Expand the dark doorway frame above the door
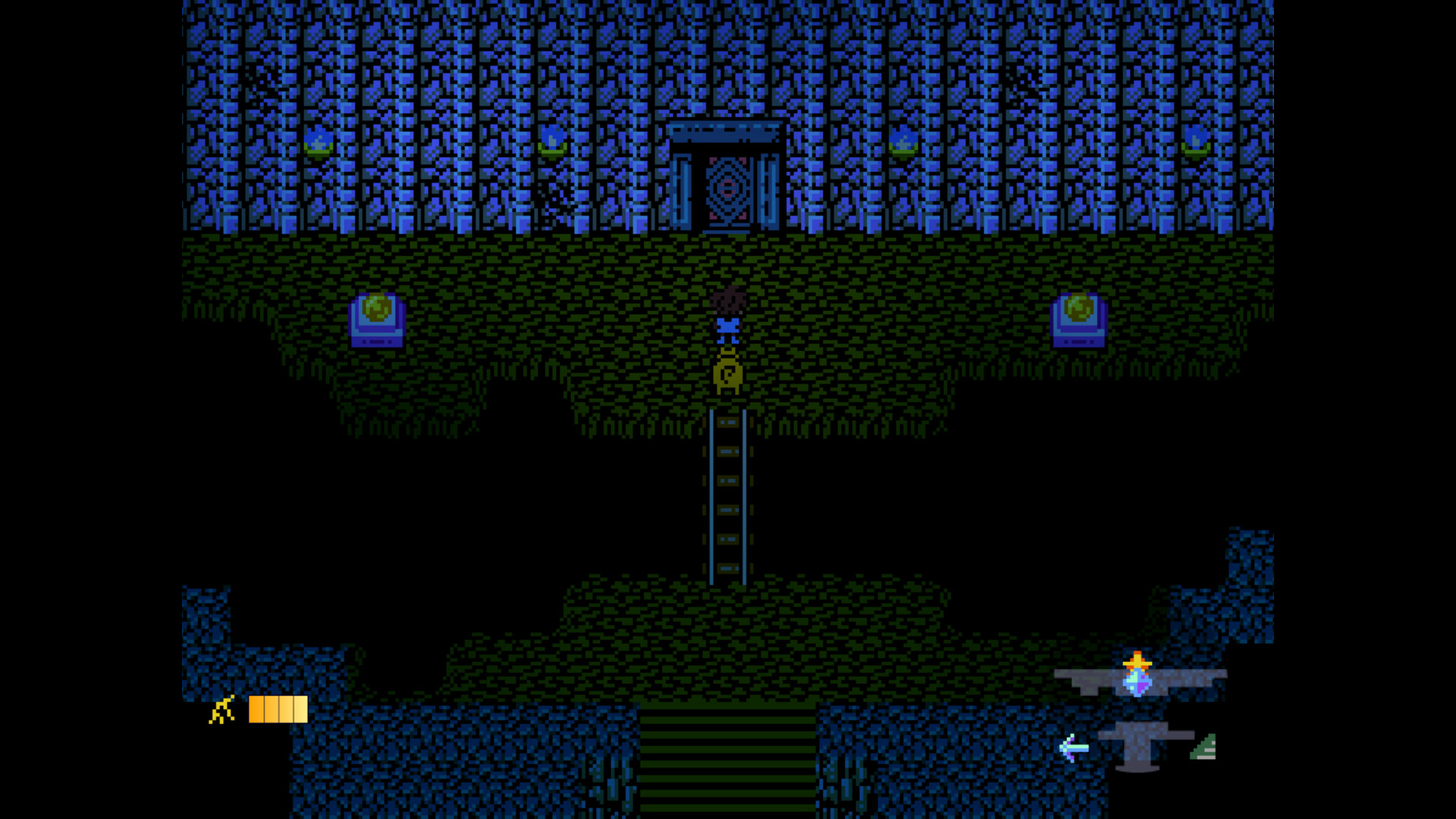Image resolution: width=1456 pixels, height=819 pixels. coord(726,130)
